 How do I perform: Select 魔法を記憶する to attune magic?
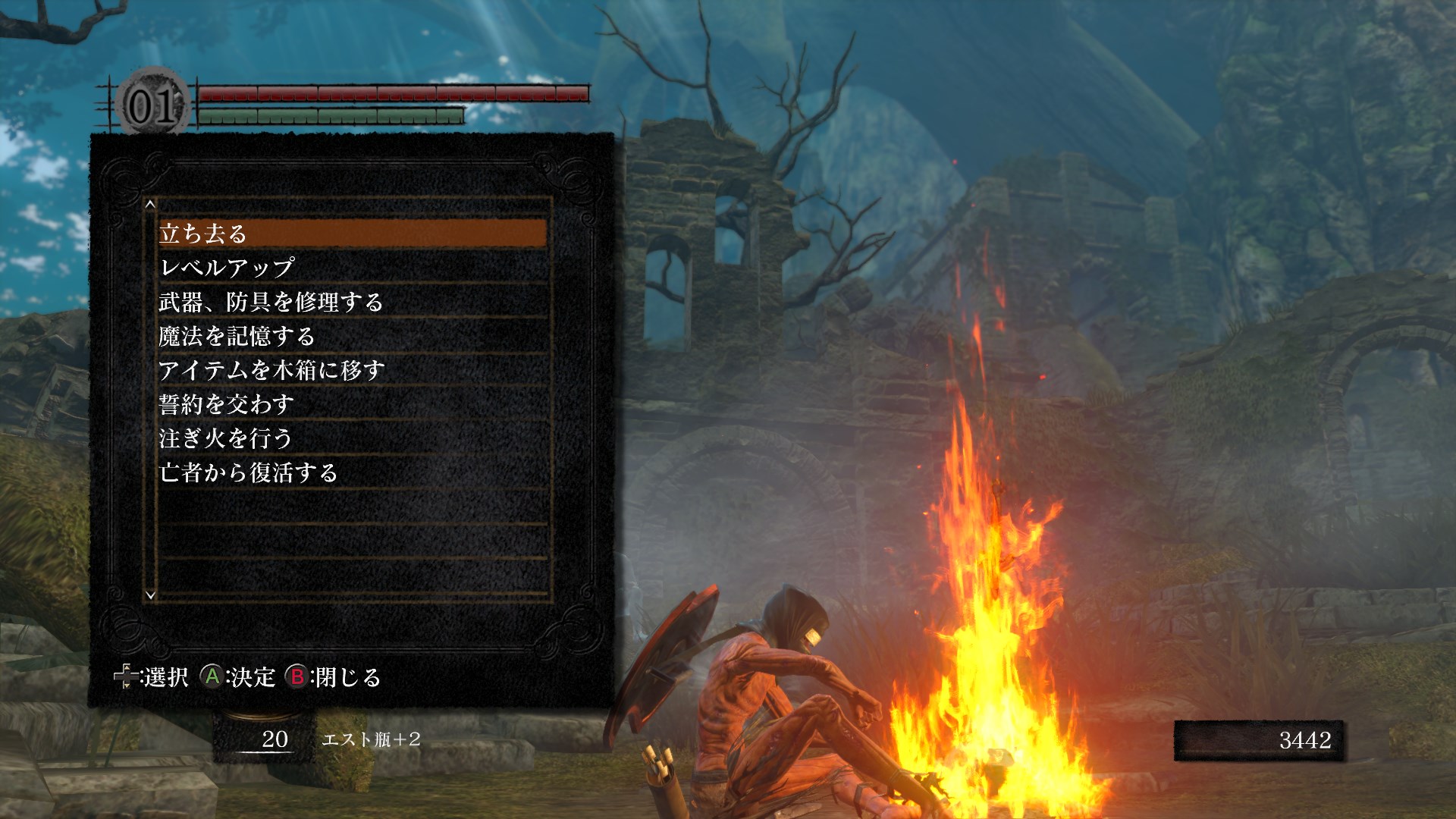[x=353, y=336]
